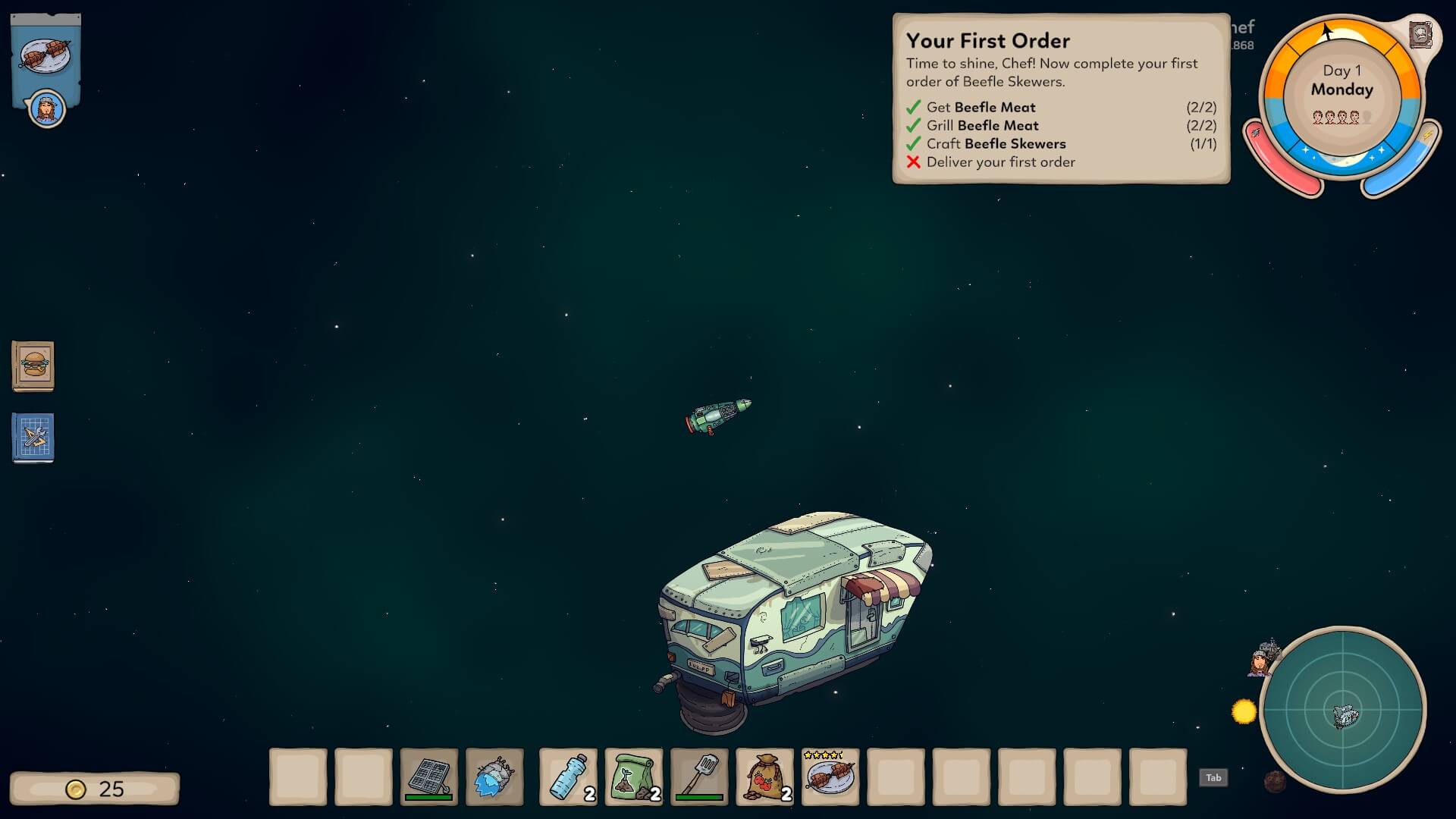The image size is (1456, 819).
Task: Open the Your First Order quest tracker
Action: click(1061, 99)
